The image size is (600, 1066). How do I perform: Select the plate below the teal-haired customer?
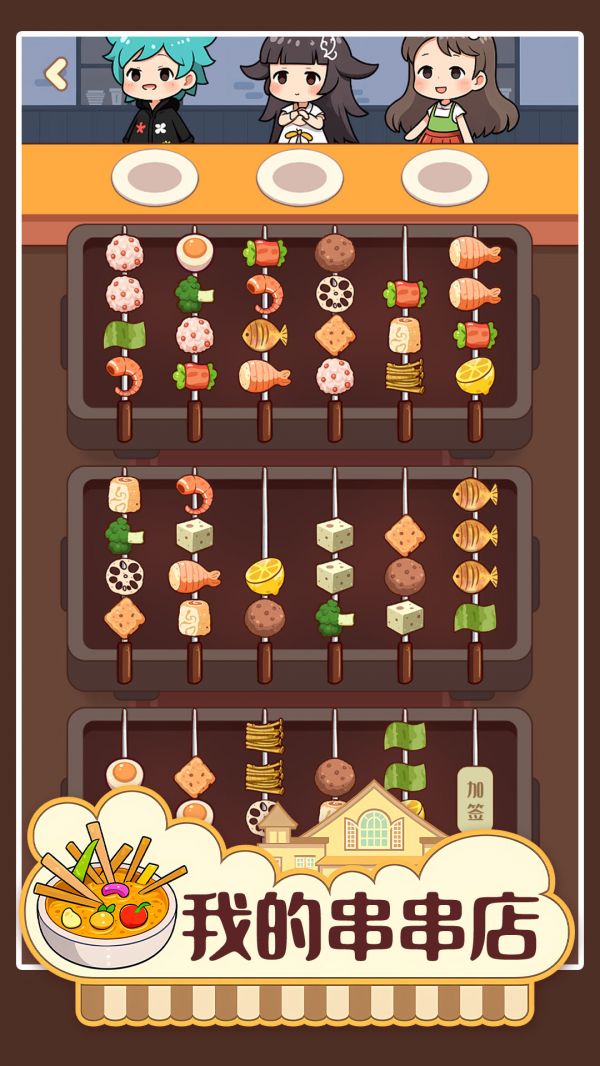click(155, 177)
